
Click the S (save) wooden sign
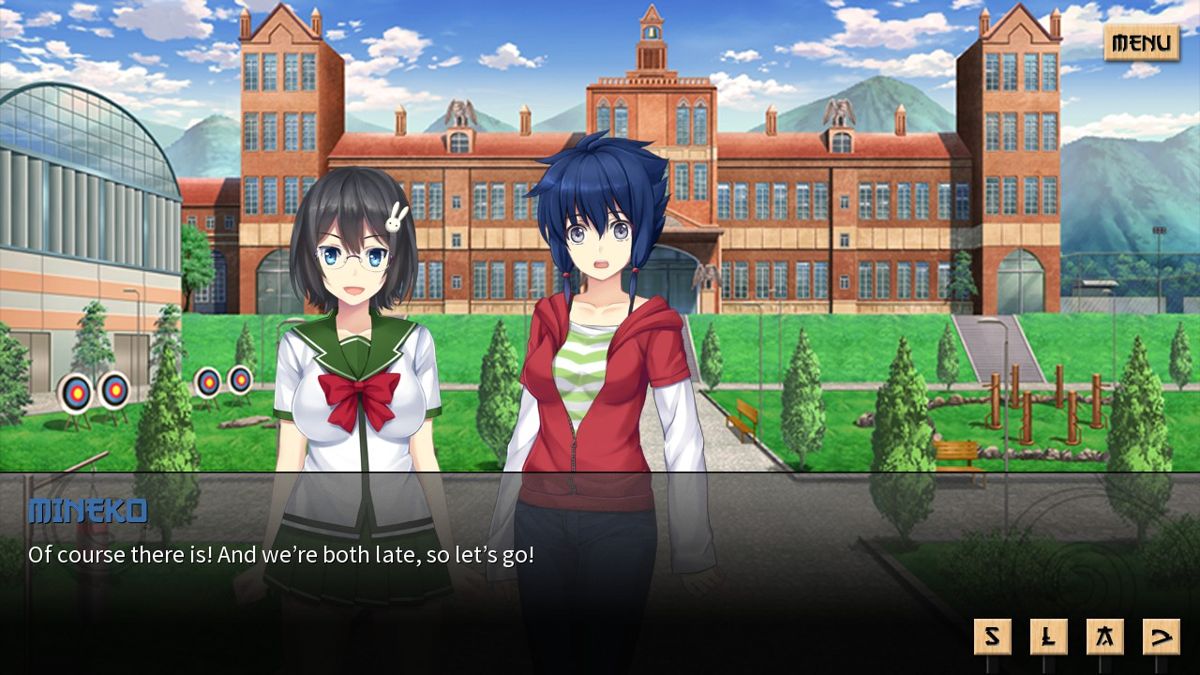click(992, 637)
